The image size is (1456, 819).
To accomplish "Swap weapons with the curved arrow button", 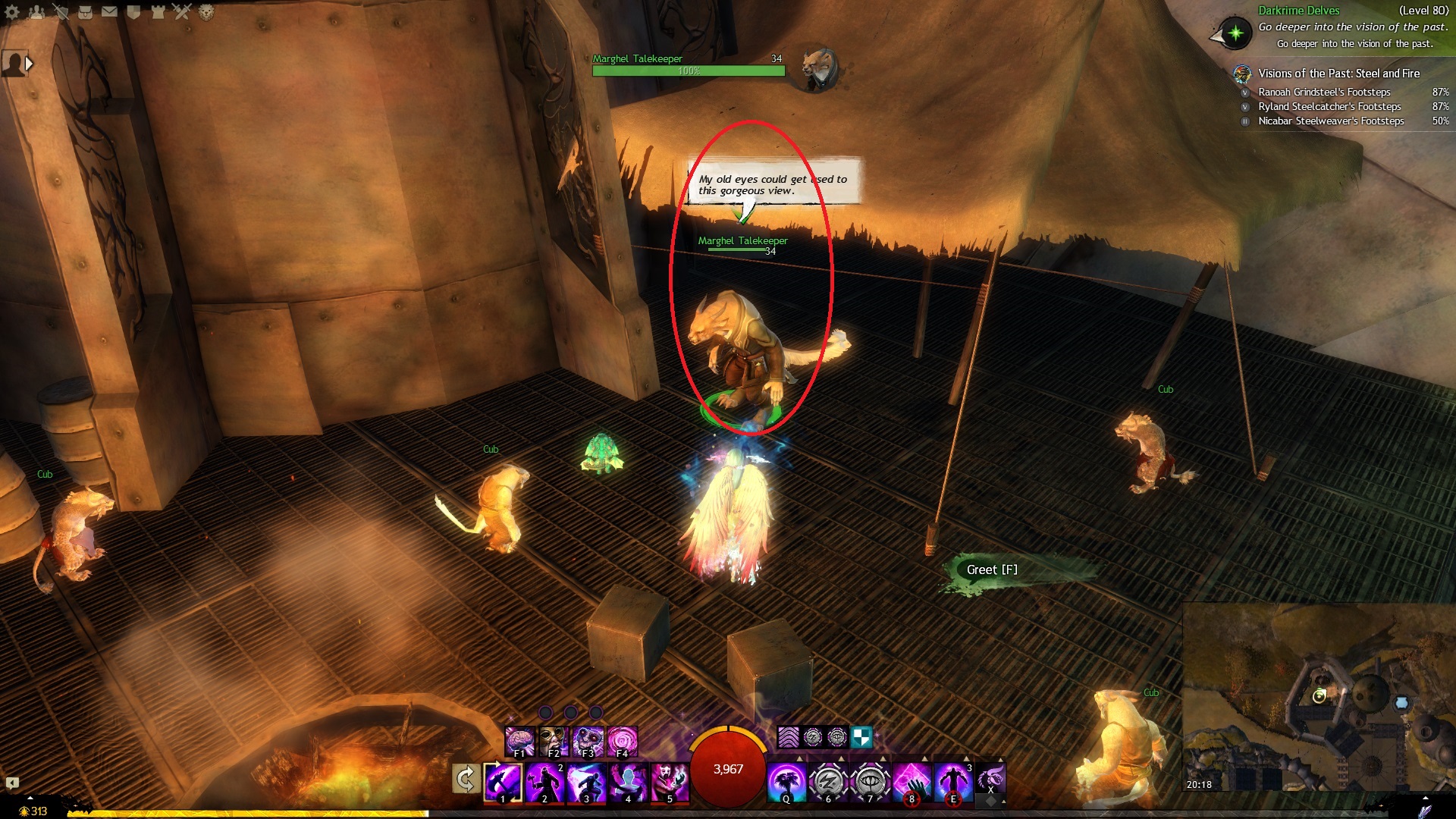I will 466,779.
